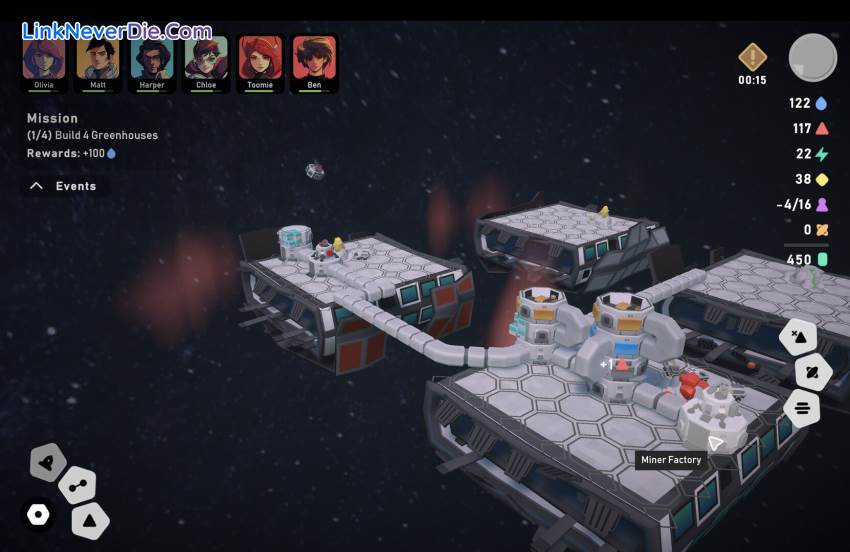Click the white hexagon nut button
The width and height of the screenshot is (850, 552).
(38, 514)
